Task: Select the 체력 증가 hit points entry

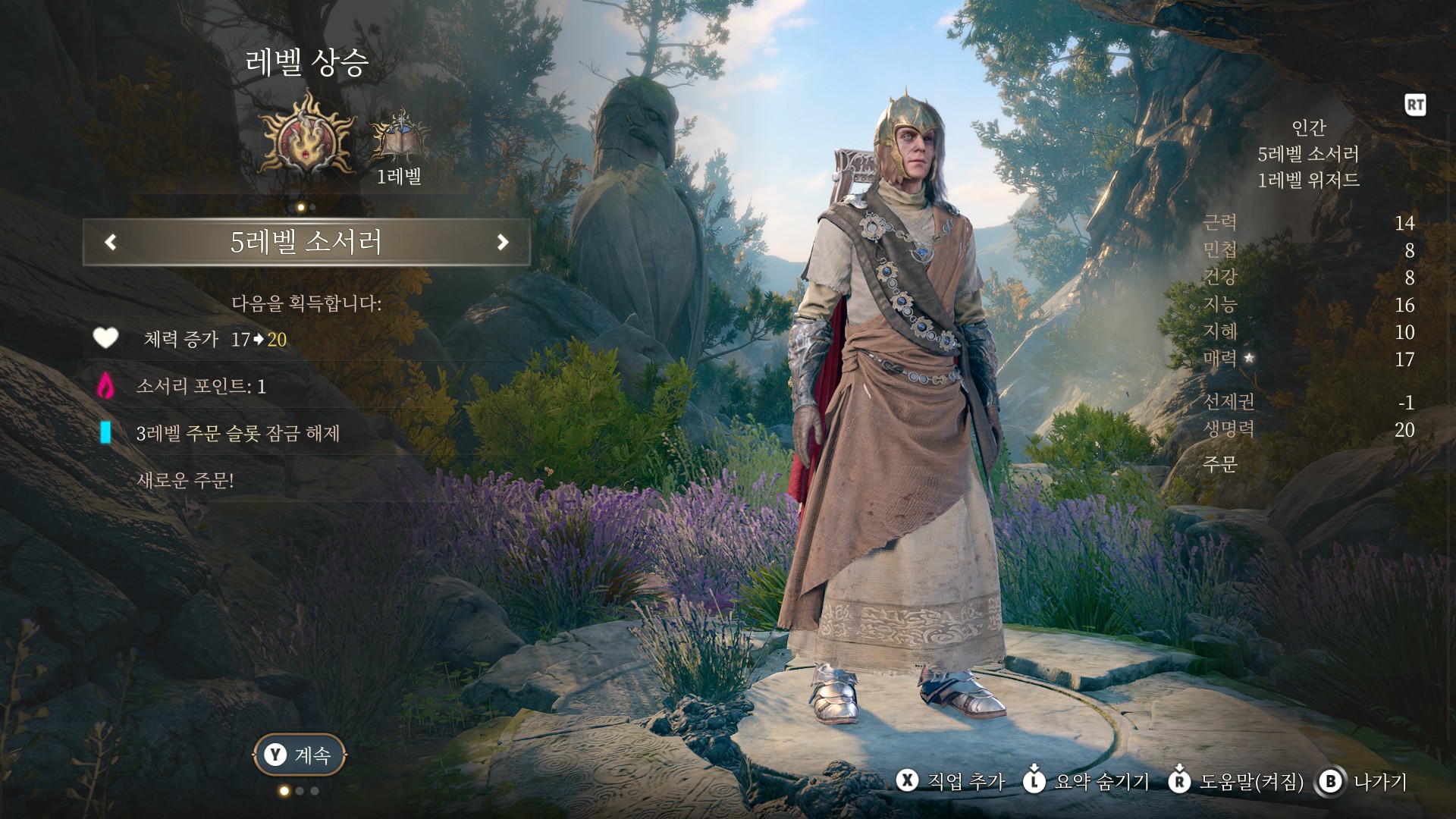Action: [215, 339]
